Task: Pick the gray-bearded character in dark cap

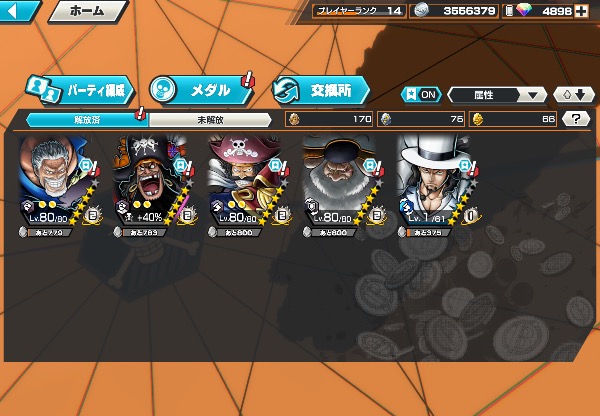Action: 339,183
